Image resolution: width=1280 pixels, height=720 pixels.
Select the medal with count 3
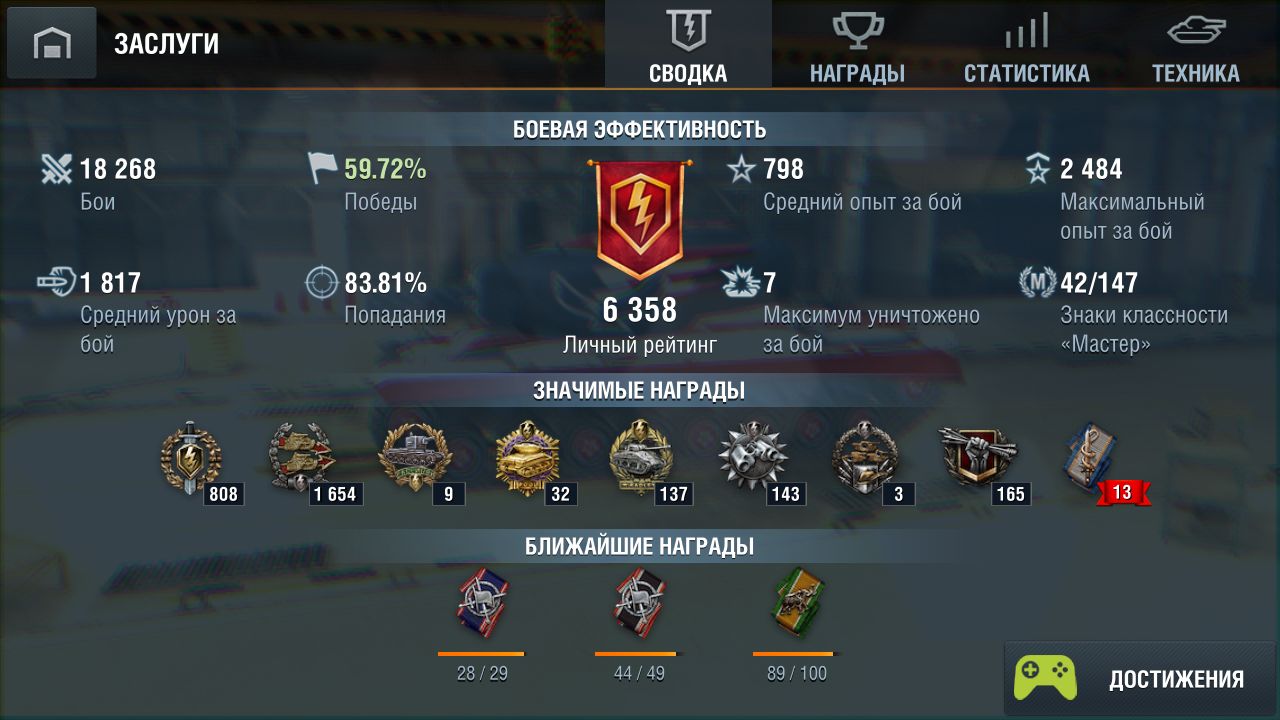click(866, 460)
